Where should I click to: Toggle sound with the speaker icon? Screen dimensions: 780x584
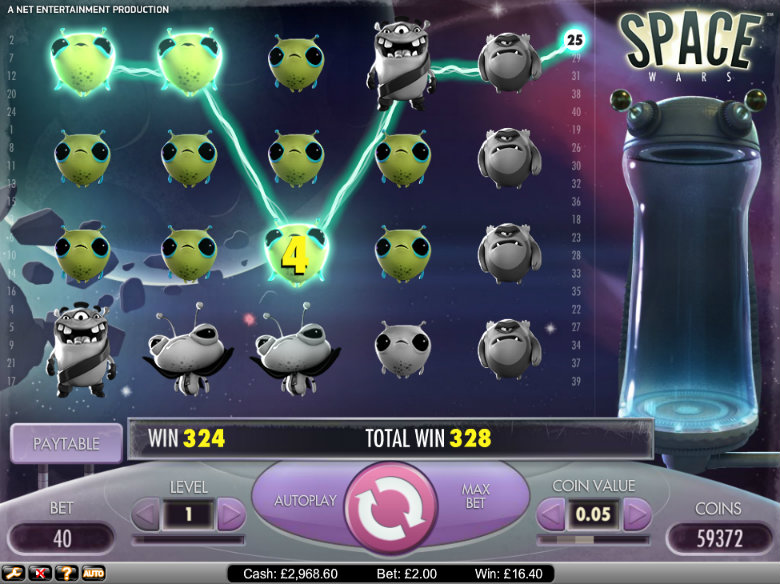40,573
